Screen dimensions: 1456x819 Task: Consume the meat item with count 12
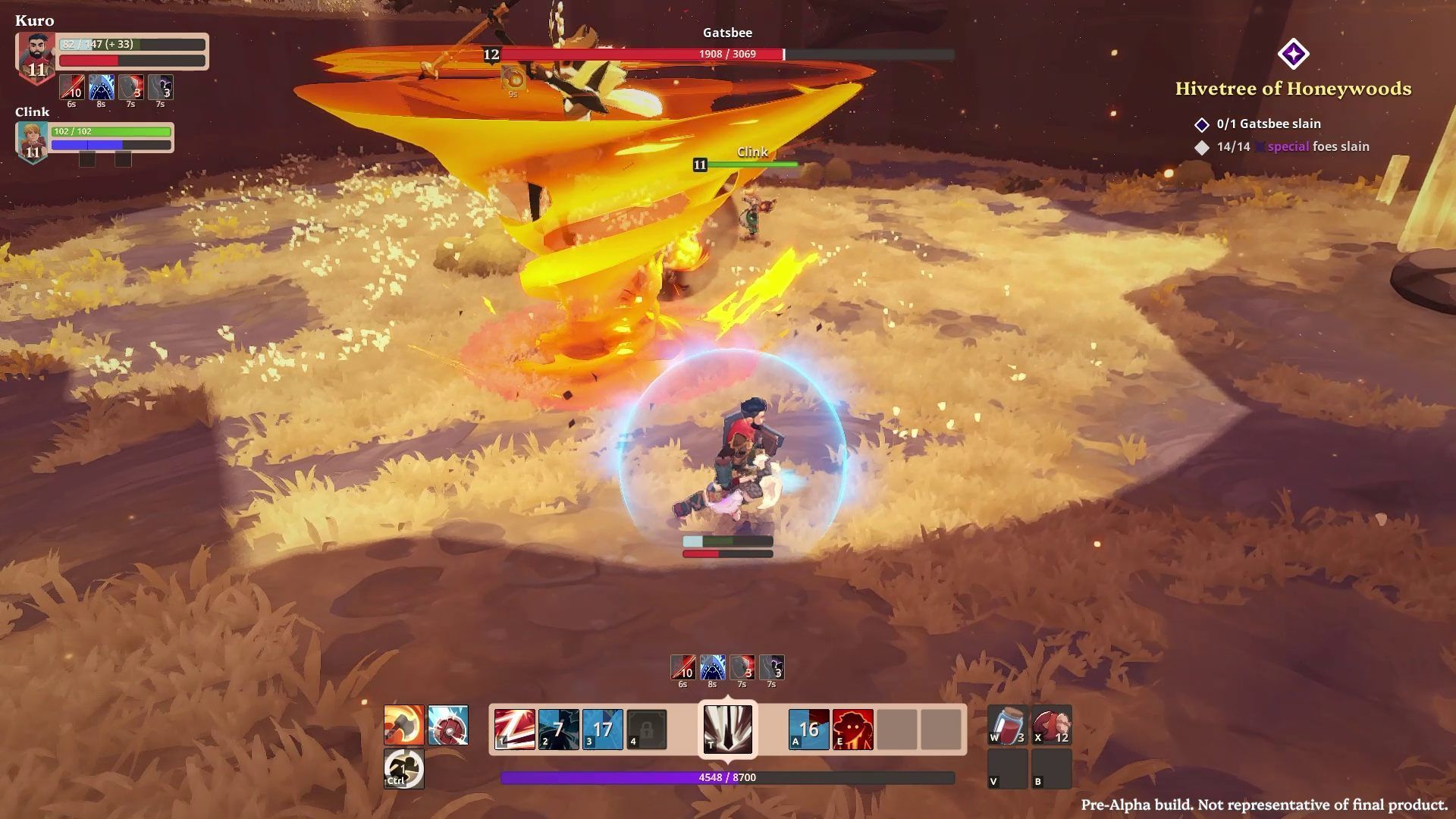1051,725
